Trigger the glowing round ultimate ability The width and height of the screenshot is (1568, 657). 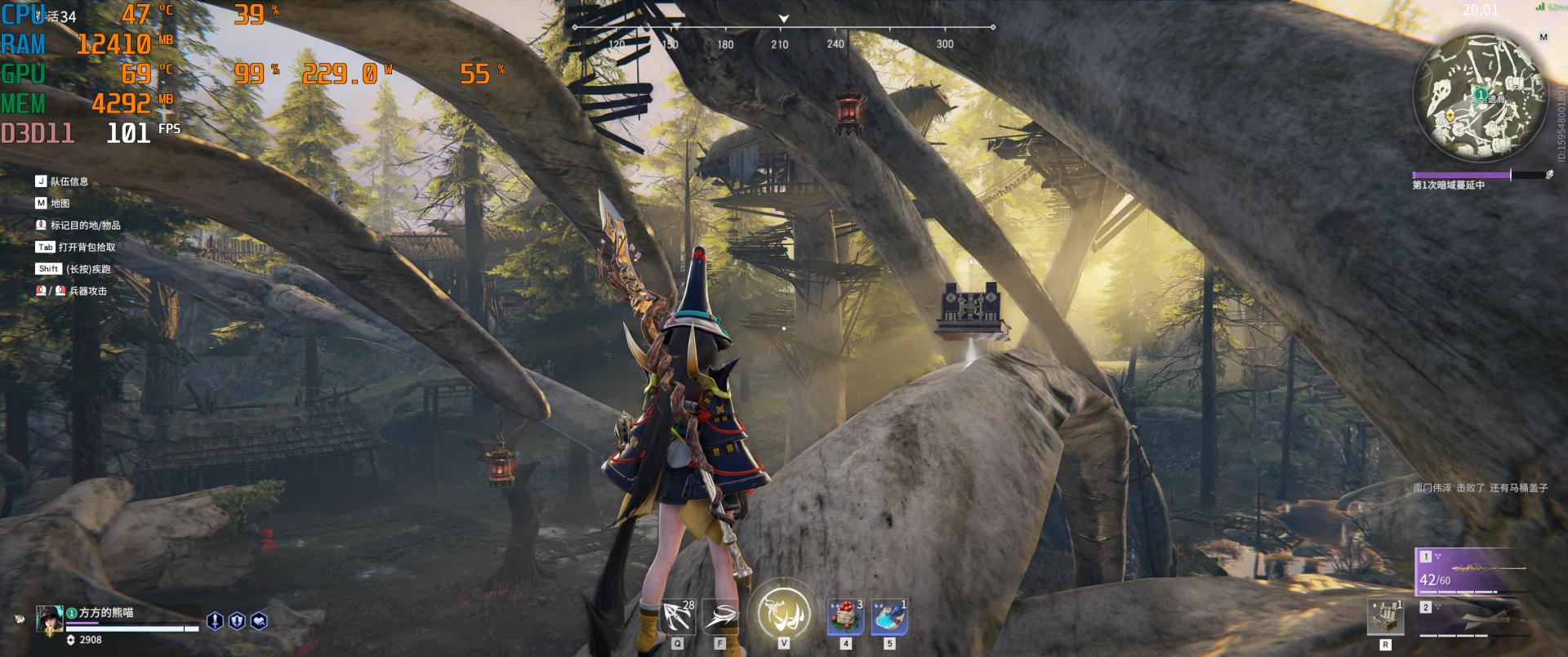click(783, 610)
